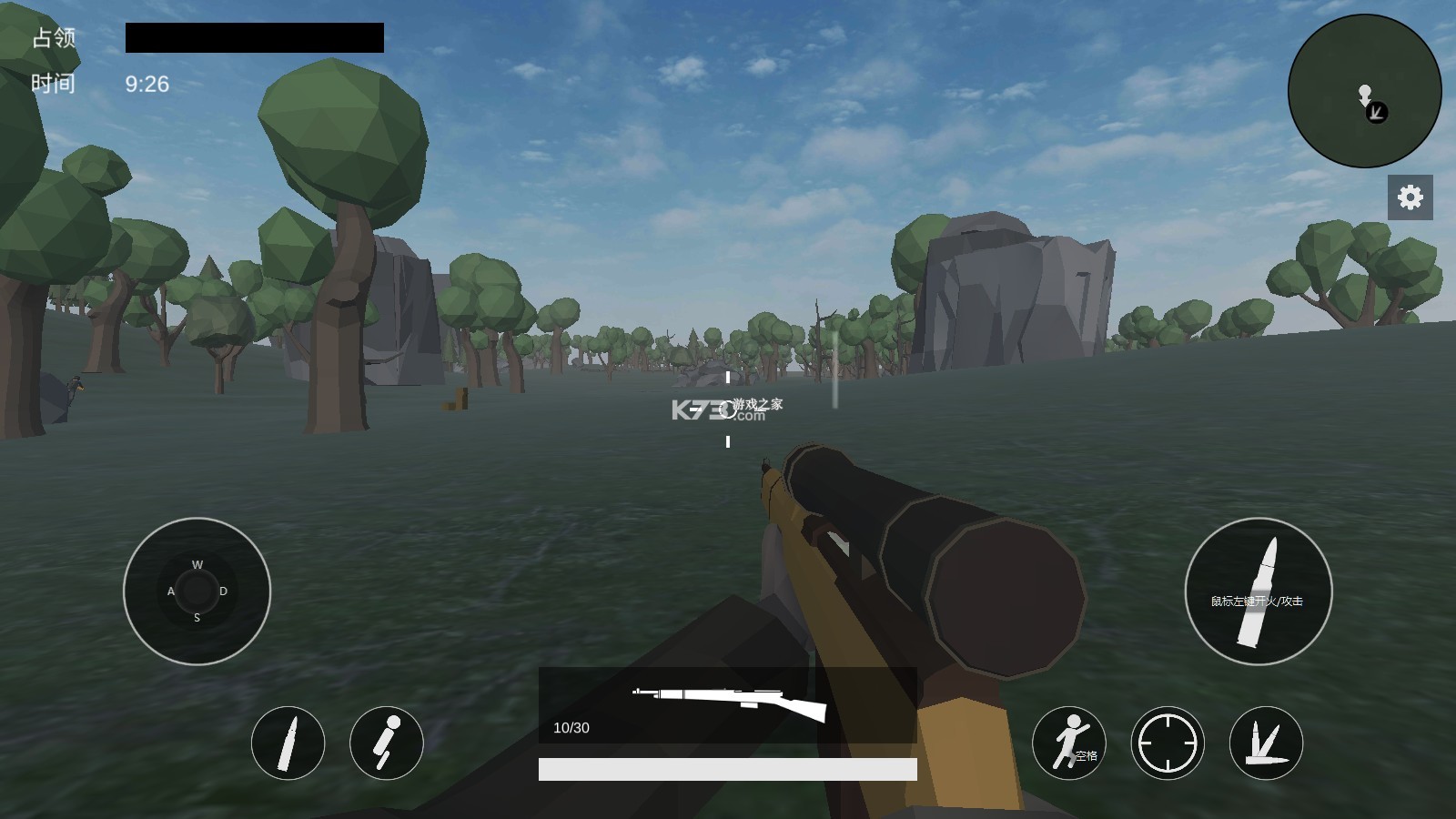Screen dimensions: 1456x819
Task: Tap the S direction on the virtual joystick
Action: click(196, 619)
